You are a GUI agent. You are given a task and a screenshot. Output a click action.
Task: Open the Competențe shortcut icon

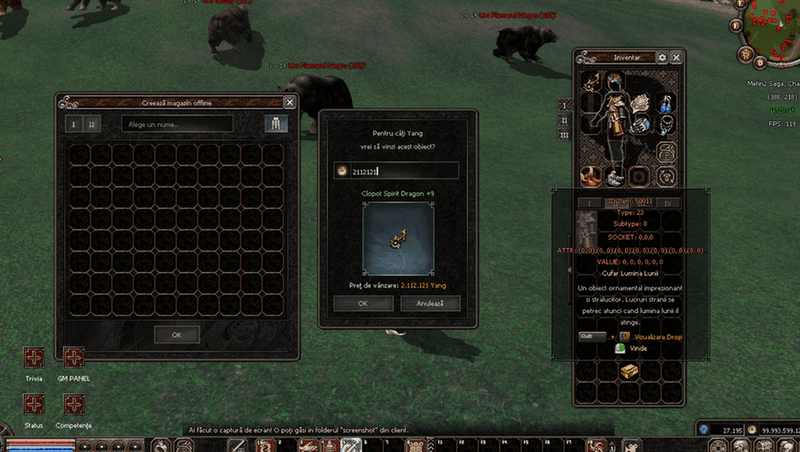(x=73, y=404)
